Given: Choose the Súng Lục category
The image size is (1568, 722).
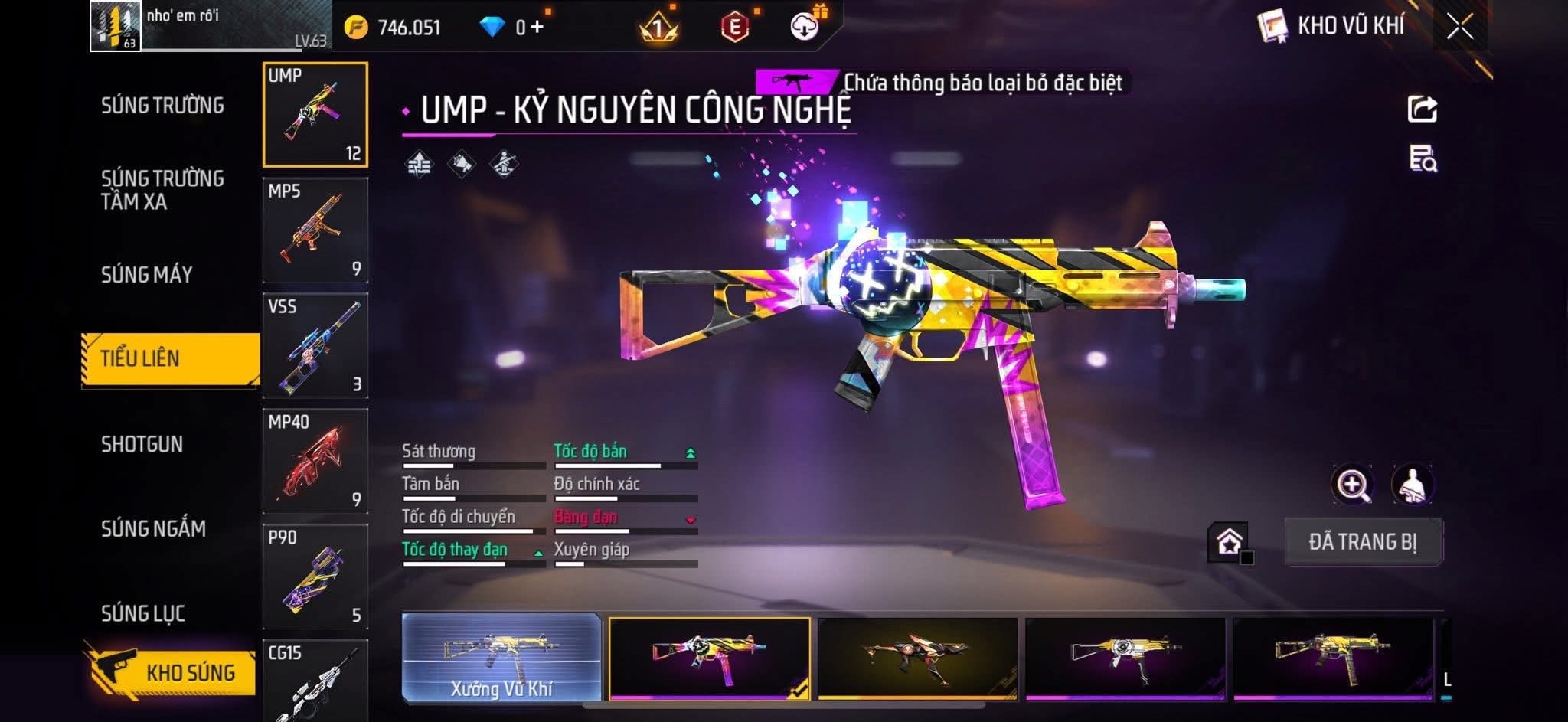Looking at the screenshot, I should [142, 613].
